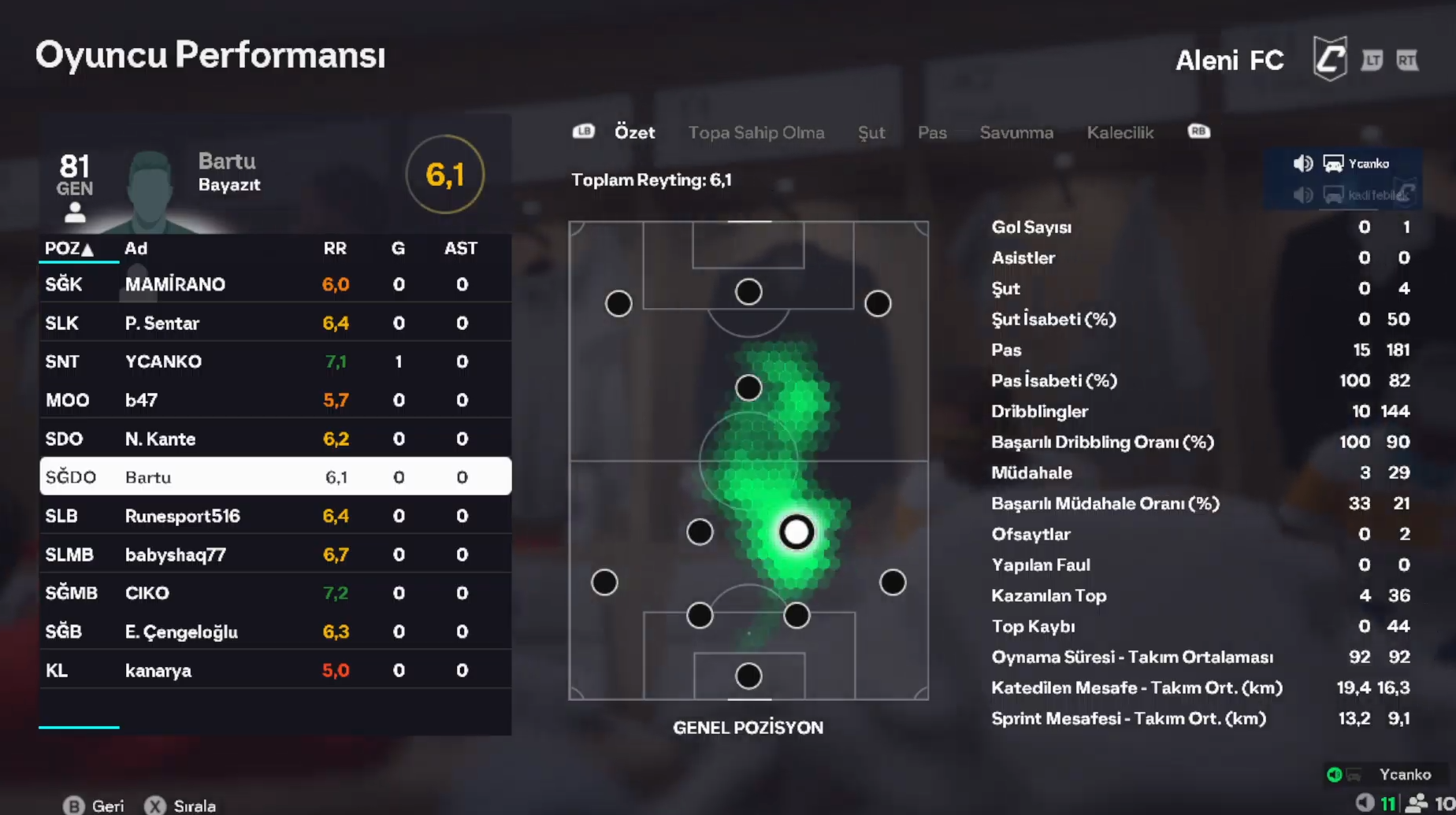Screen dimensions: 1456x815
Task: Sort the list by AST column
Action: [460, 249]
